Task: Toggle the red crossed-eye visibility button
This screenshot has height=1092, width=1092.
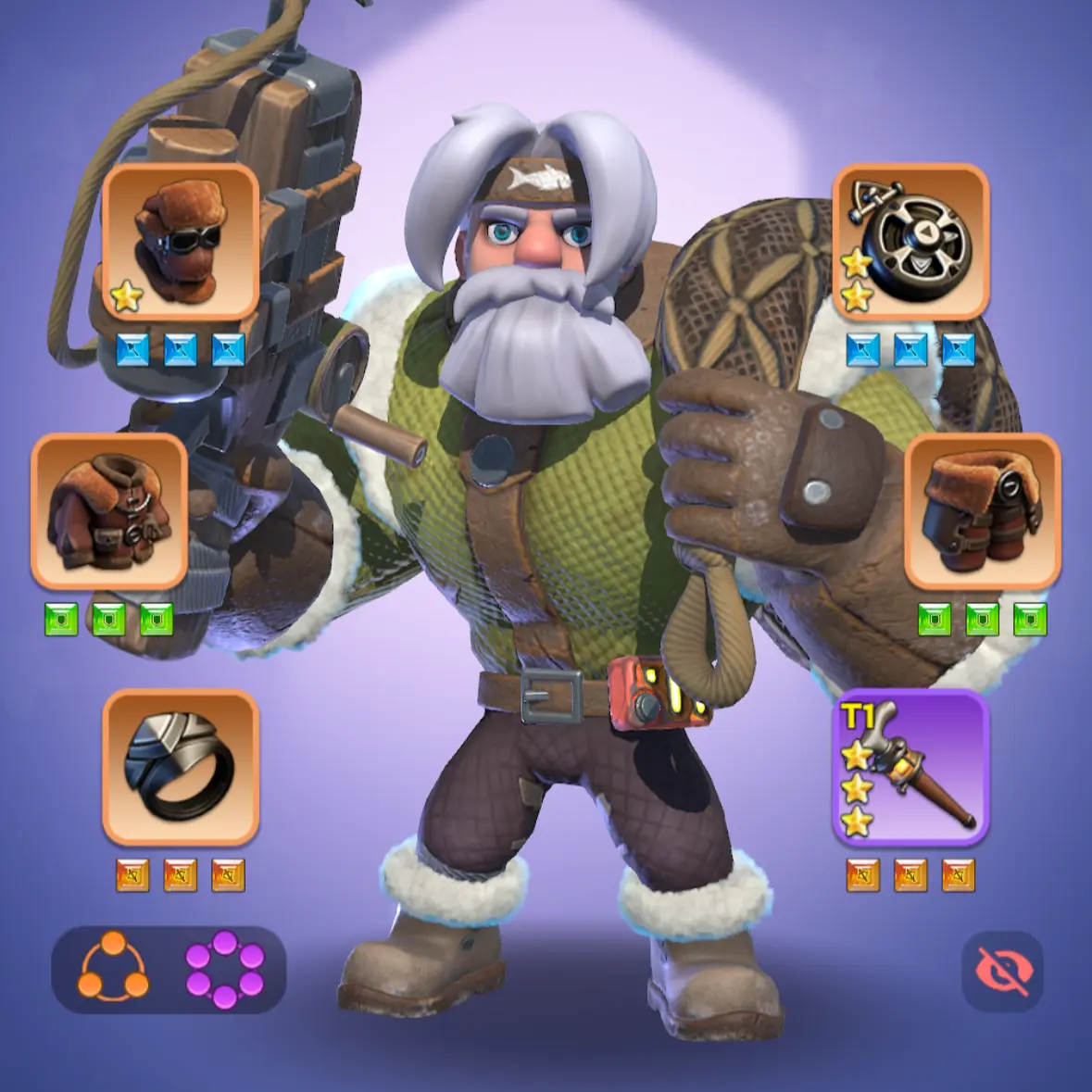Action: (1002, 972)
